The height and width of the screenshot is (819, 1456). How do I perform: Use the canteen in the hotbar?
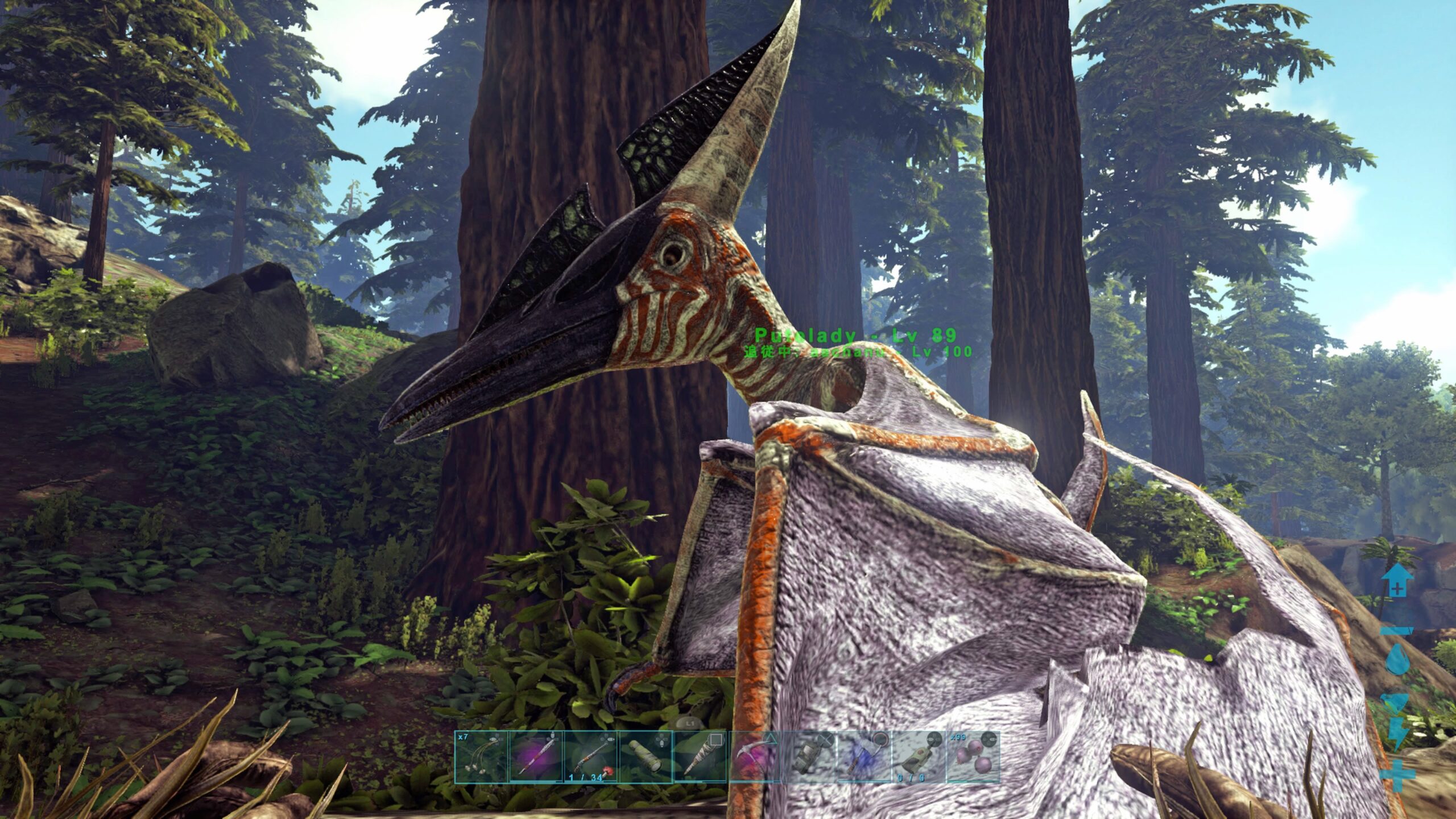[810, 757]
